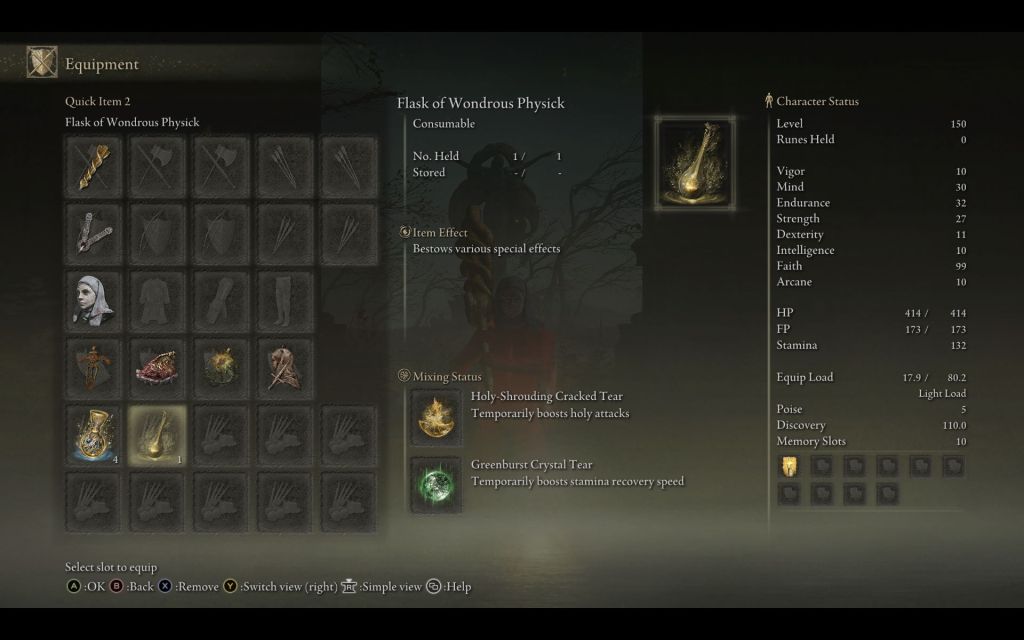Select the golden spiral weapon slot
Viewport: 1024px width, 640px height.
94,165
